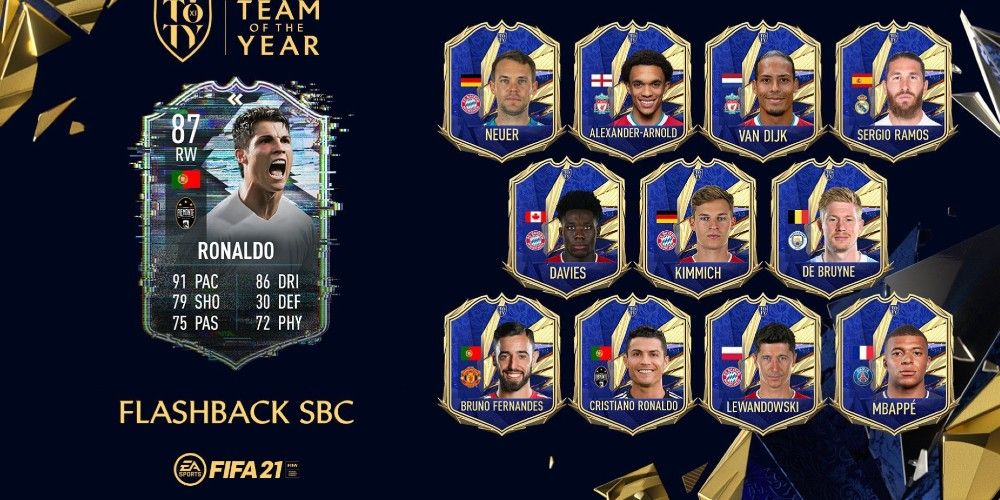Pick the Alexander-Arnold card

(x=632, y=88)
